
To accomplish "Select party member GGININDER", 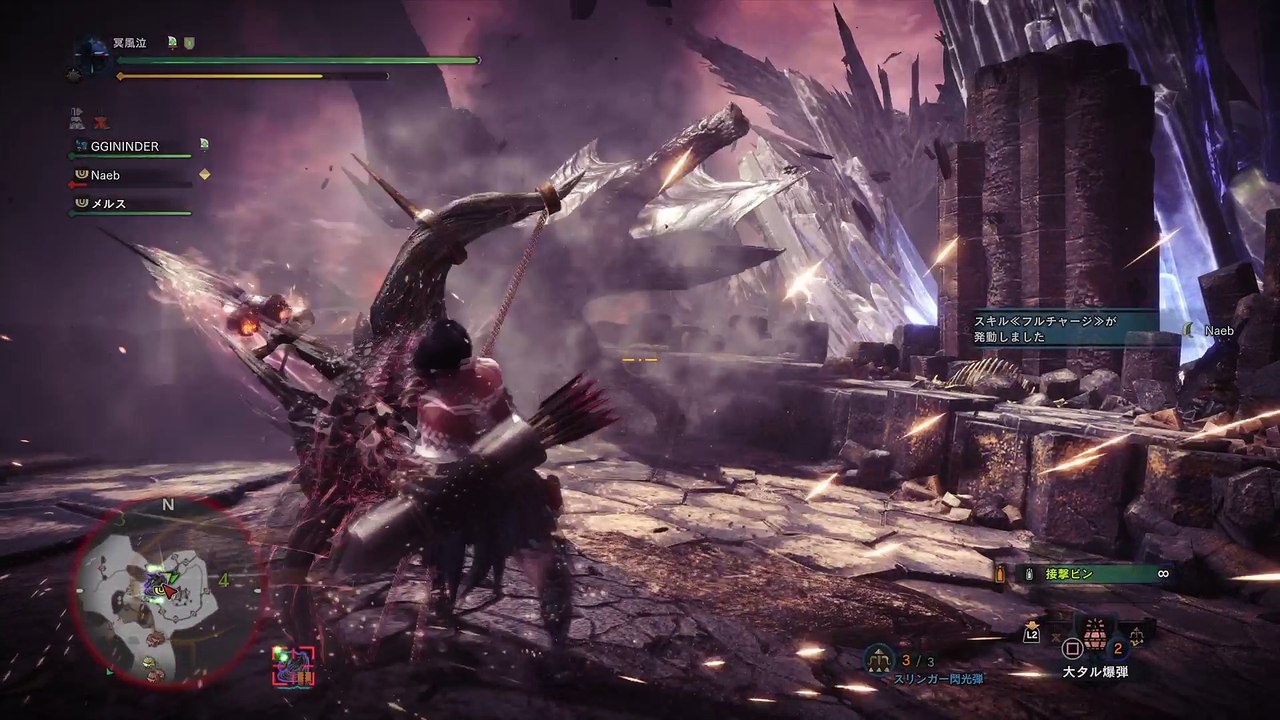I will click(125, 146).
